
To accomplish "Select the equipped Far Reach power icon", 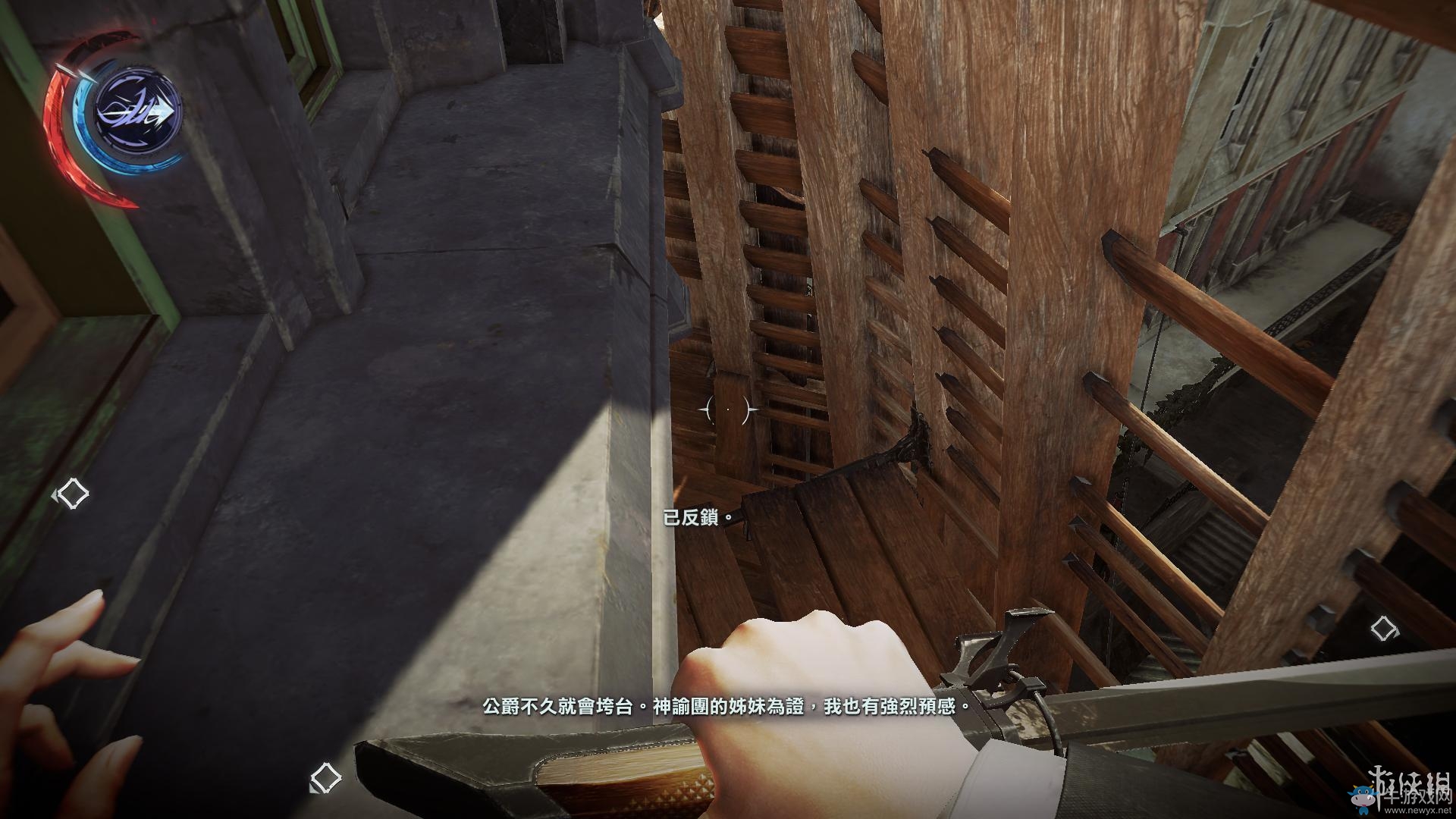I will [x=138, y=111].
